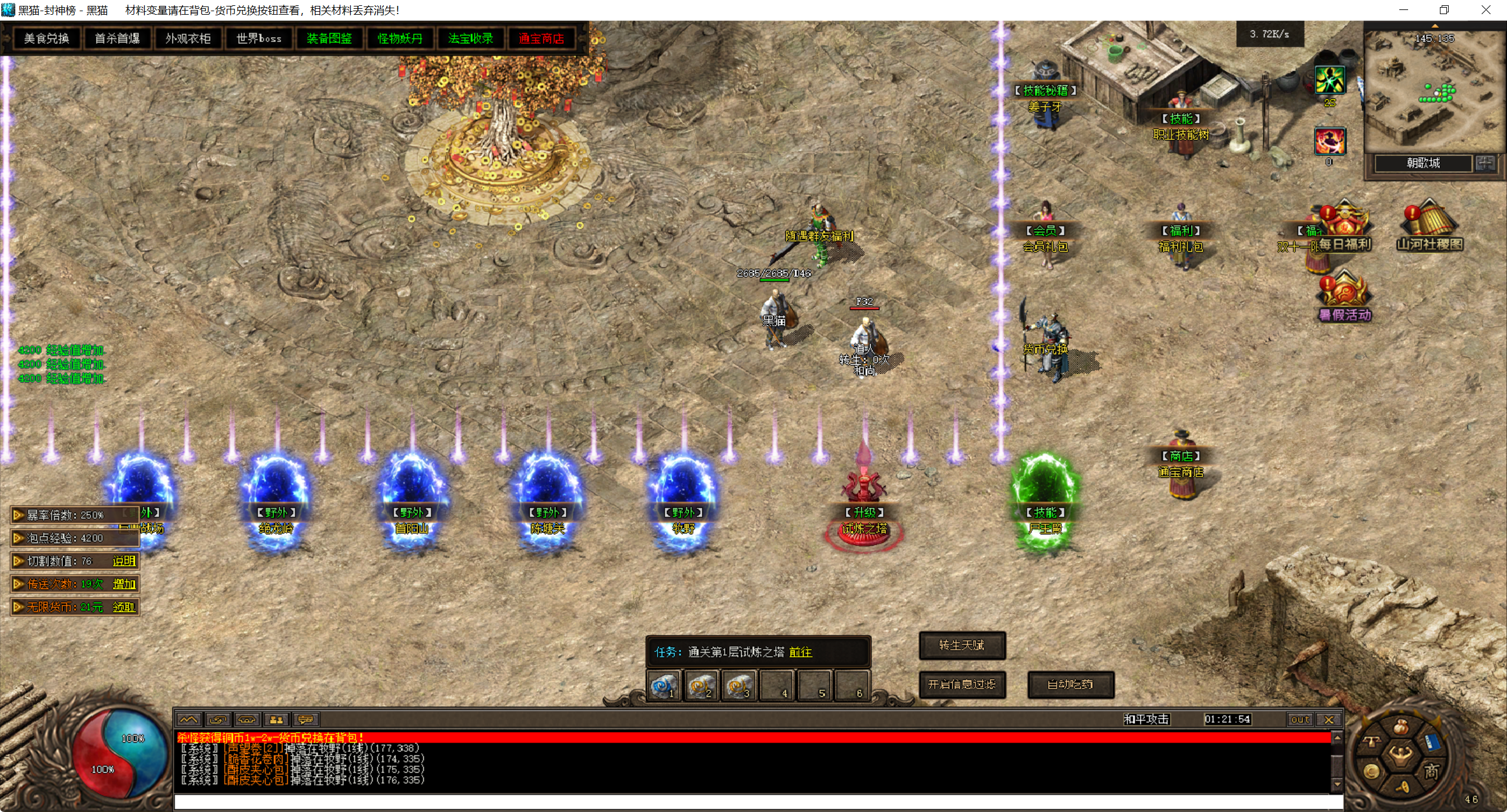Click 领取 next to 无限货币
This screenshot has height=812, width=1507.
click(124, 607)
